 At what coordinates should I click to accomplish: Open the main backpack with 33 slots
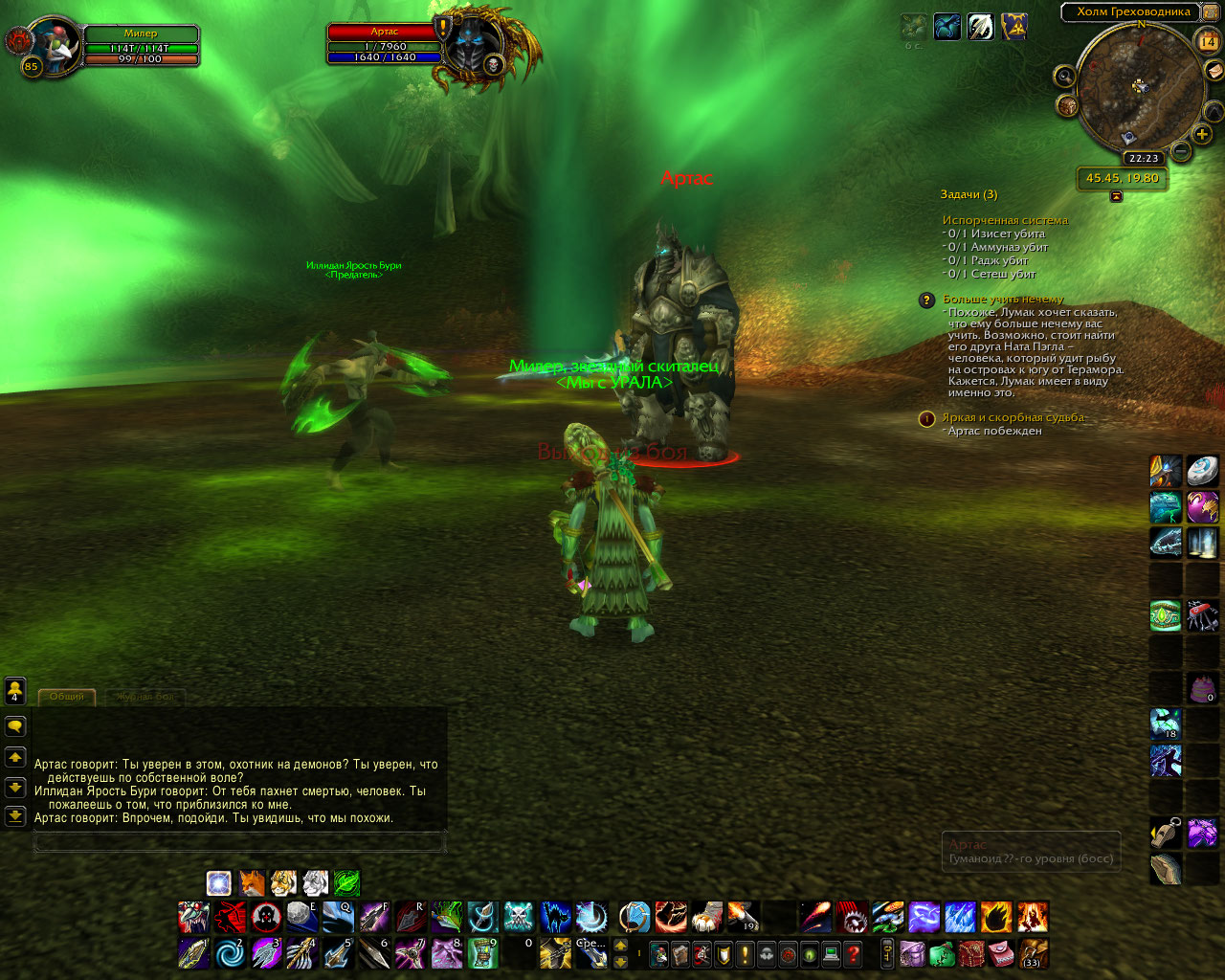tap(1033, 953)
